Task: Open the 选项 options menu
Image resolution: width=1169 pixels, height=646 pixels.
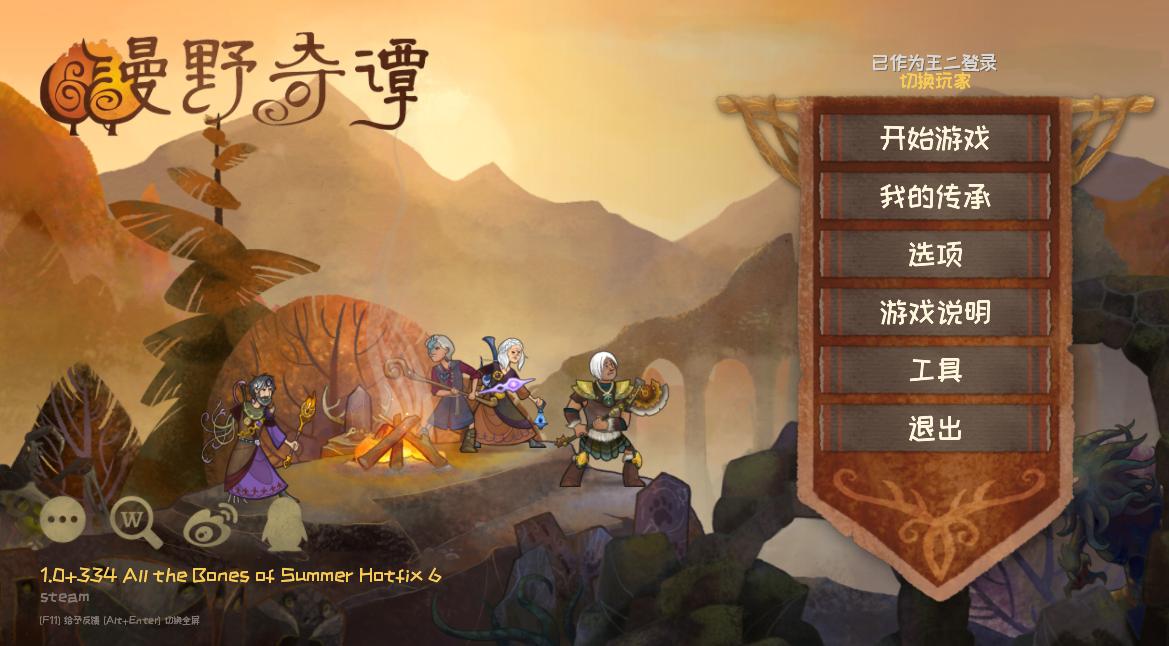Action: [935, 254]
